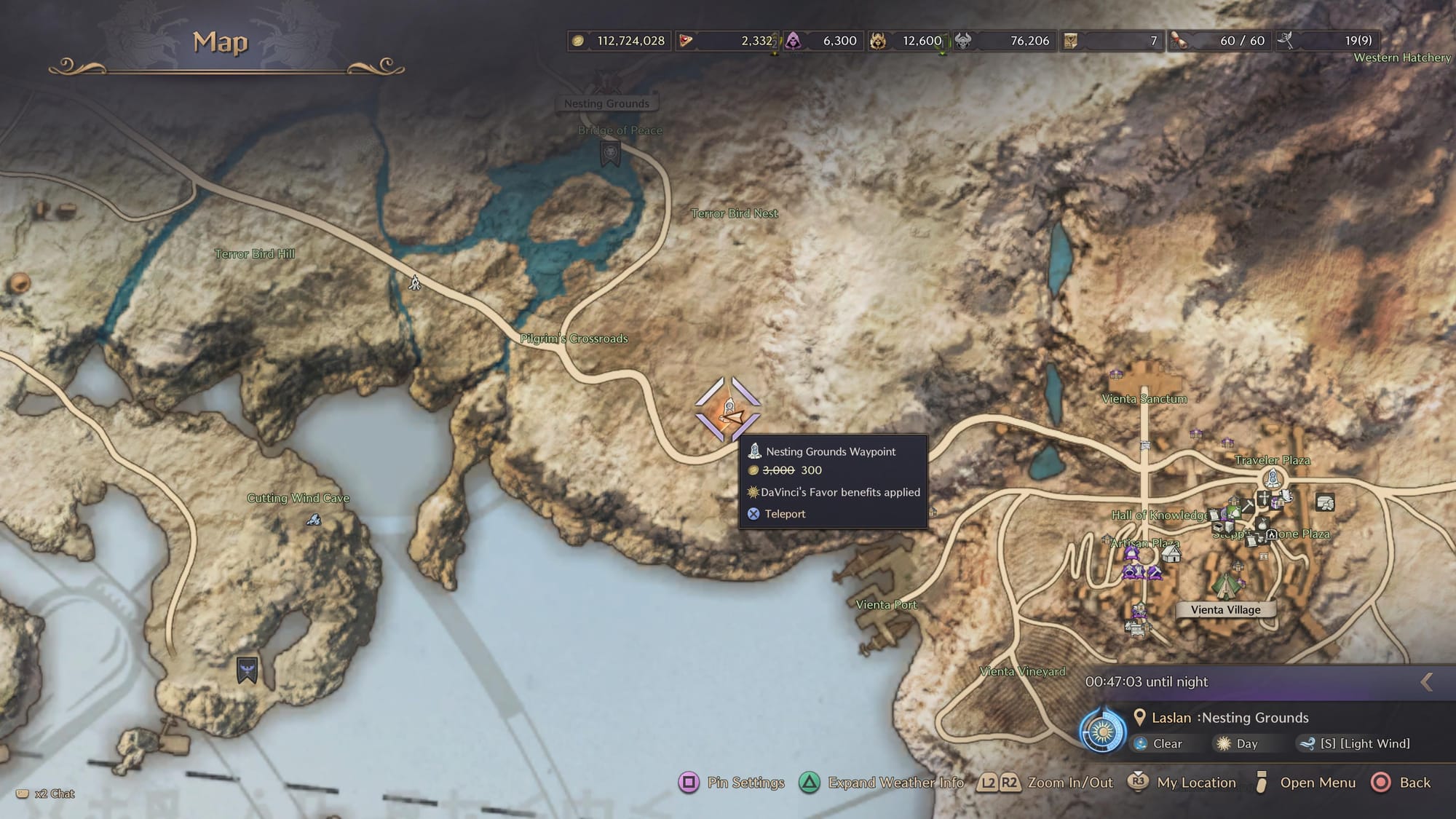Go Back from the map screen
Image resolution: width=1456 pixels, height=819 pixels.
(x=1401, y=783)
